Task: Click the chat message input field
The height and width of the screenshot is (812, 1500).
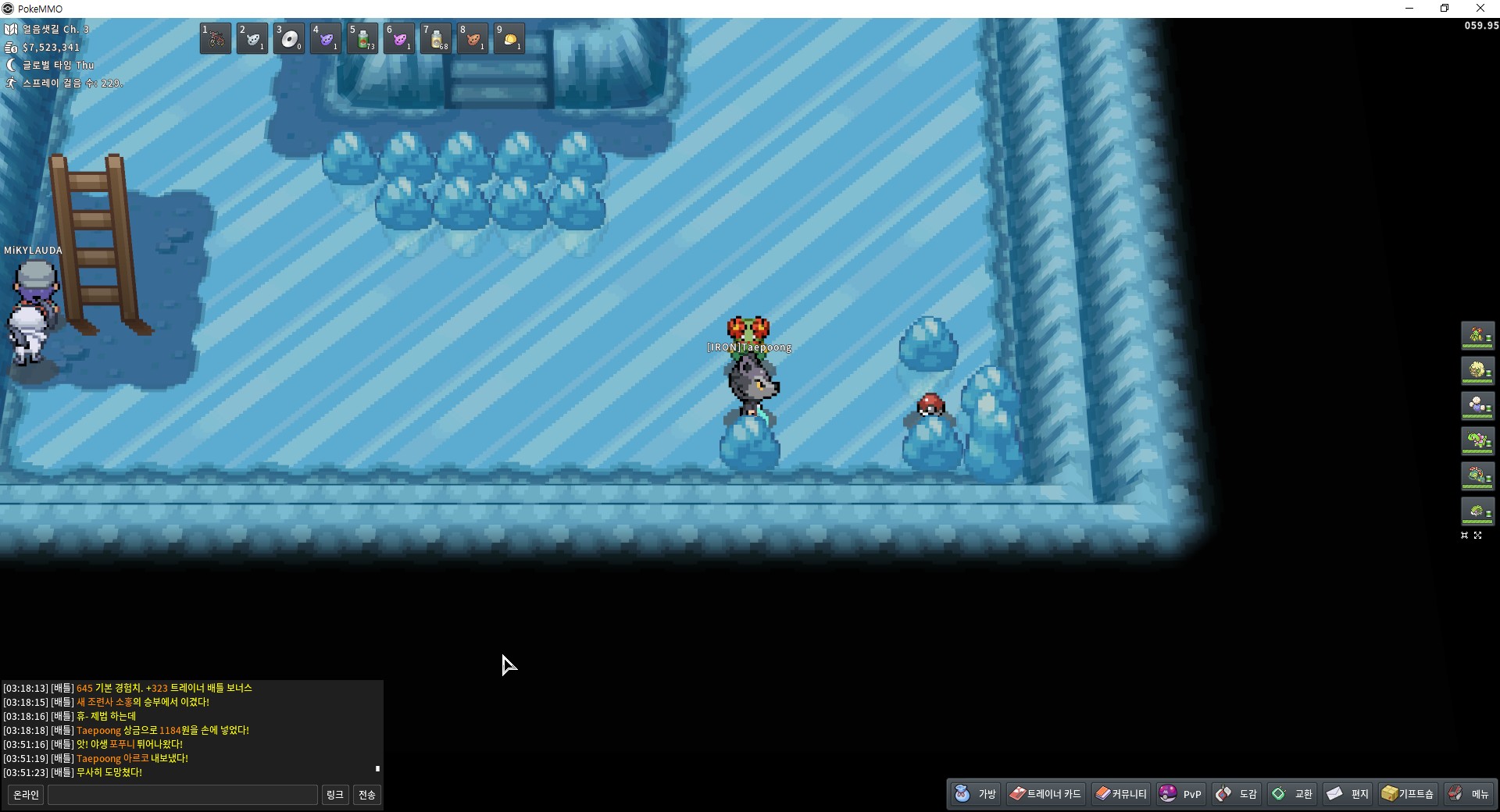Action: tap(183, 795)
